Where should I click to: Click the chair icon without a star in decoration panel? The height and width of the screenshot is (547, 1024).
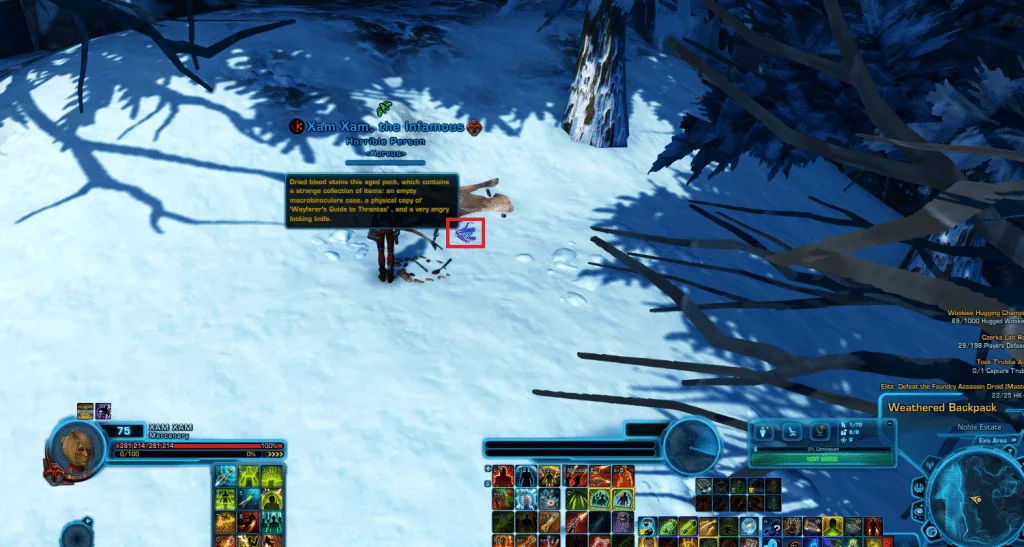pyautogui.click(x=791, y=431)
